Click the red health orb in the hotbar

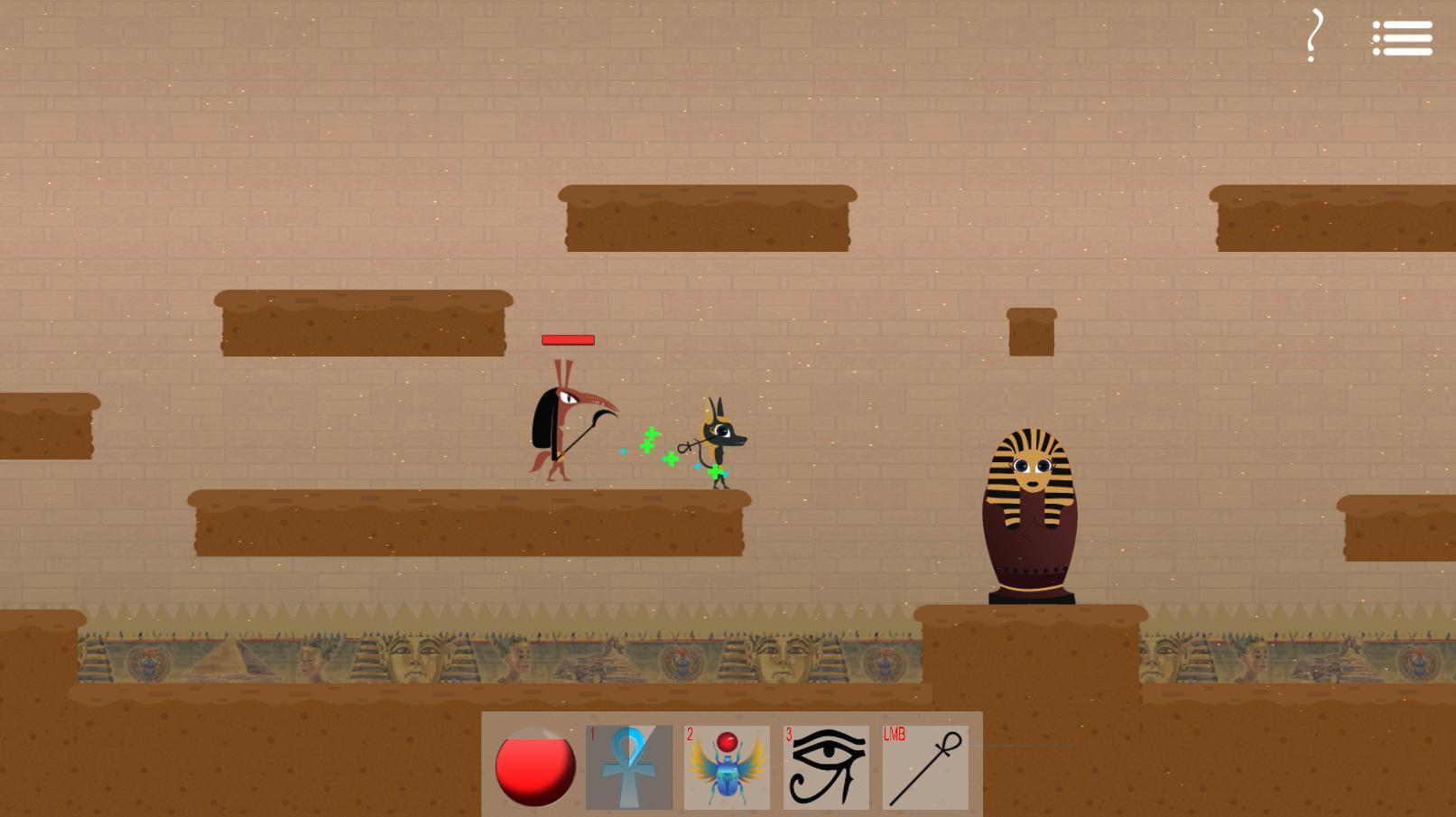534,766
